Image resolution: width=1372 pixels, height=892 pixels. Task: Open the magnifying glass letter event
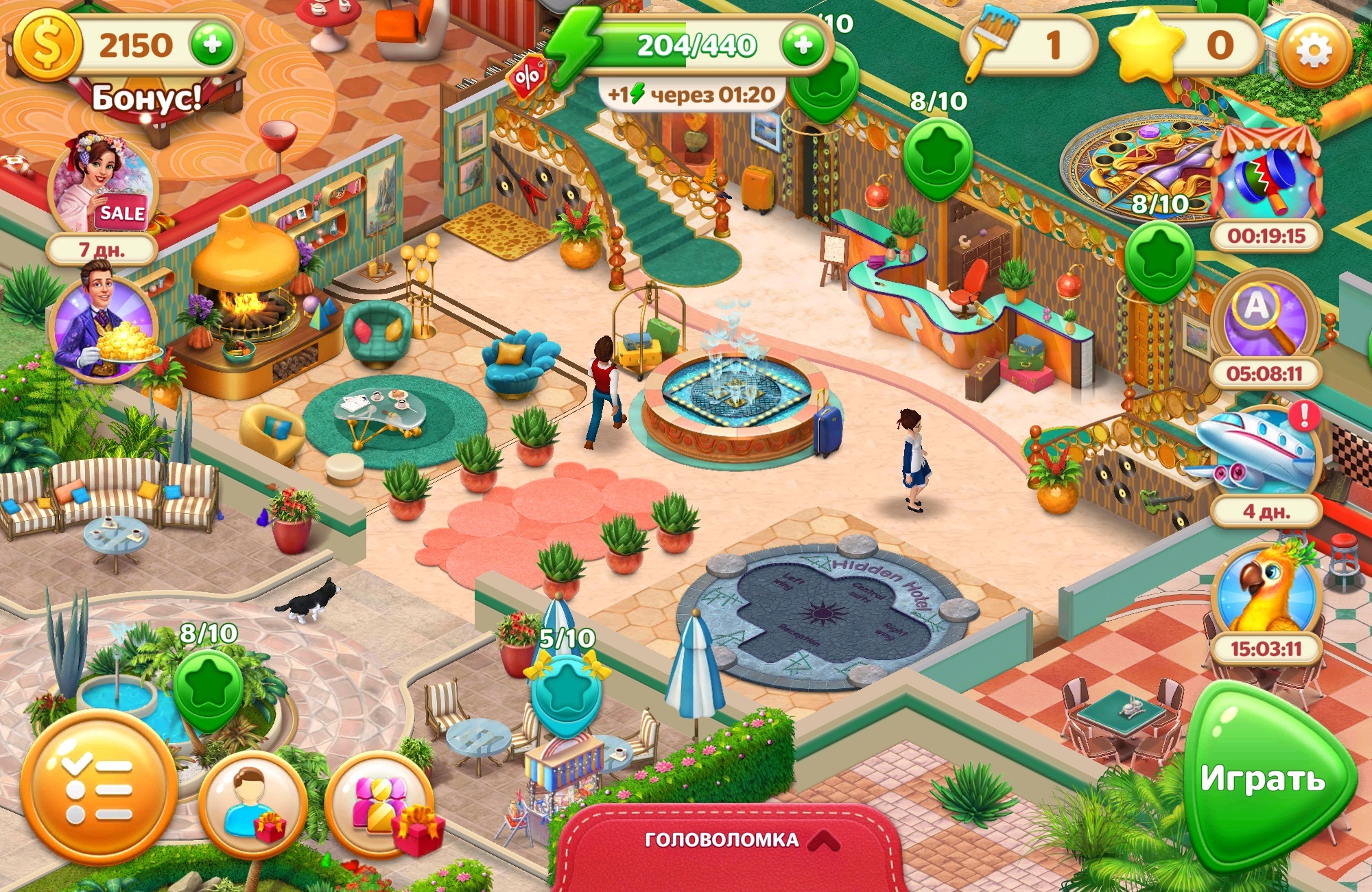(1266, 319)
